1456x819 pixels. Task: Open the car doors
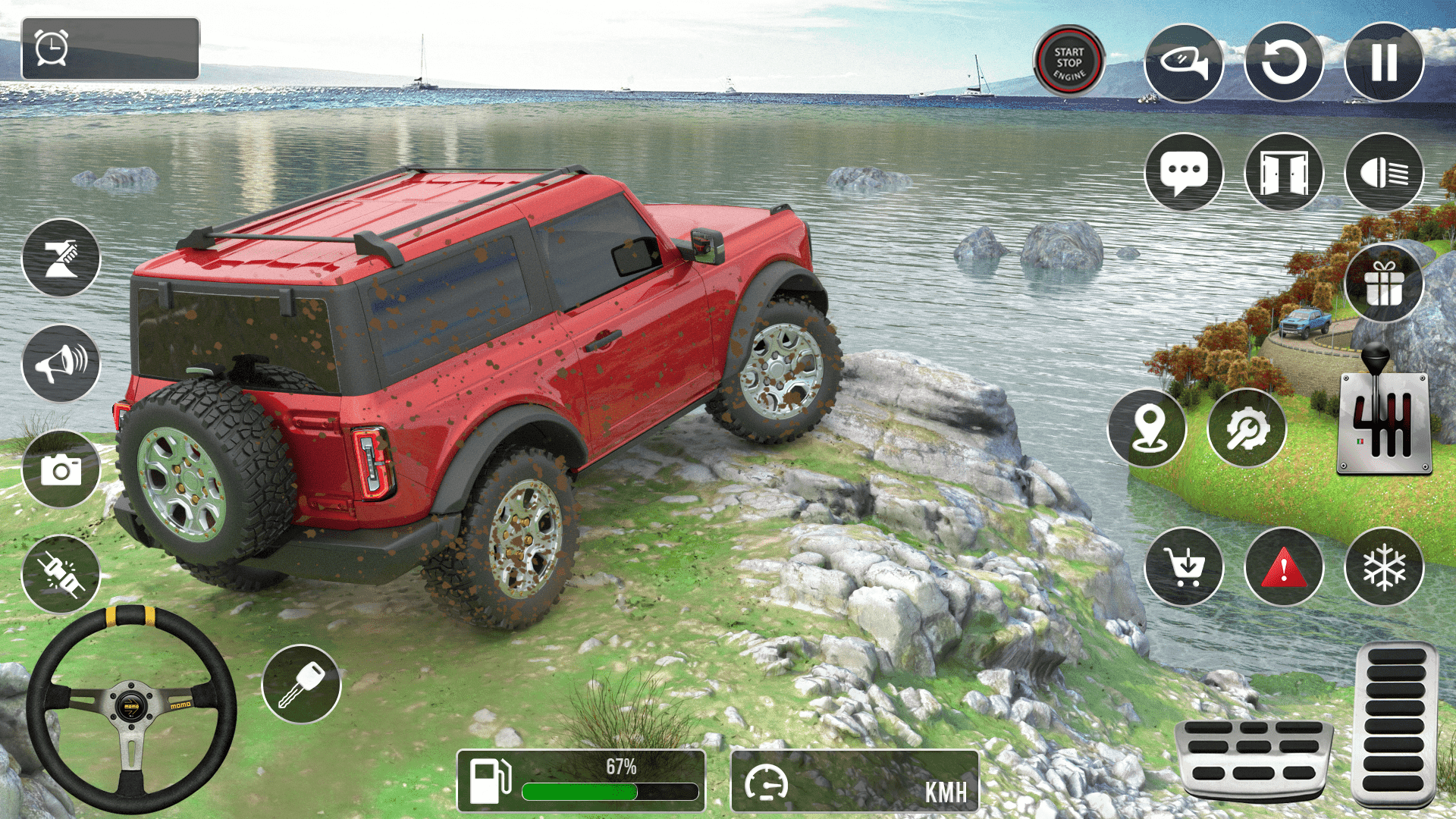[x=1283, y=172]
